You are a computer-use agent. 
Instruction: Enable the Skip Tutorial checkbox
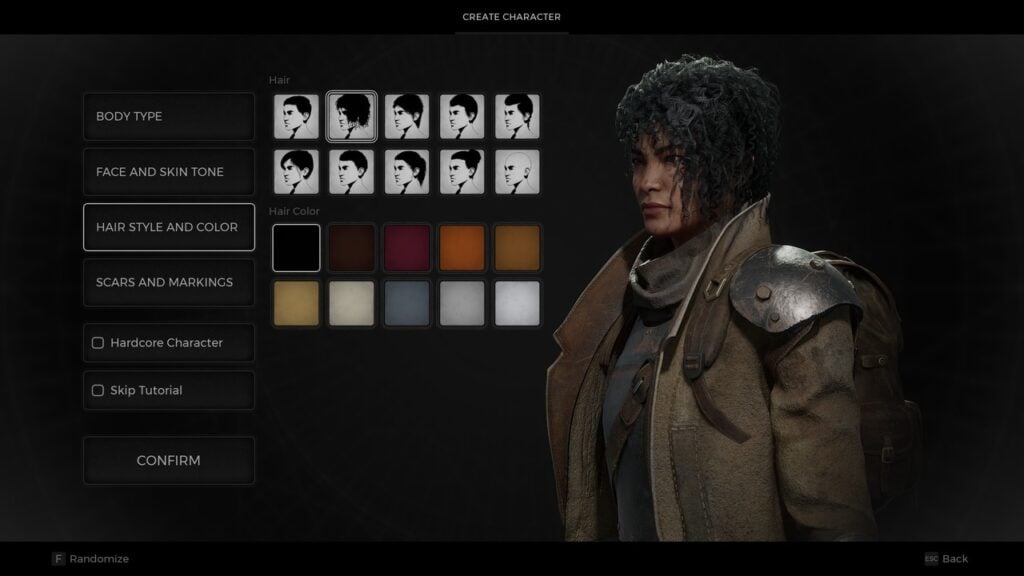[98, 391]
